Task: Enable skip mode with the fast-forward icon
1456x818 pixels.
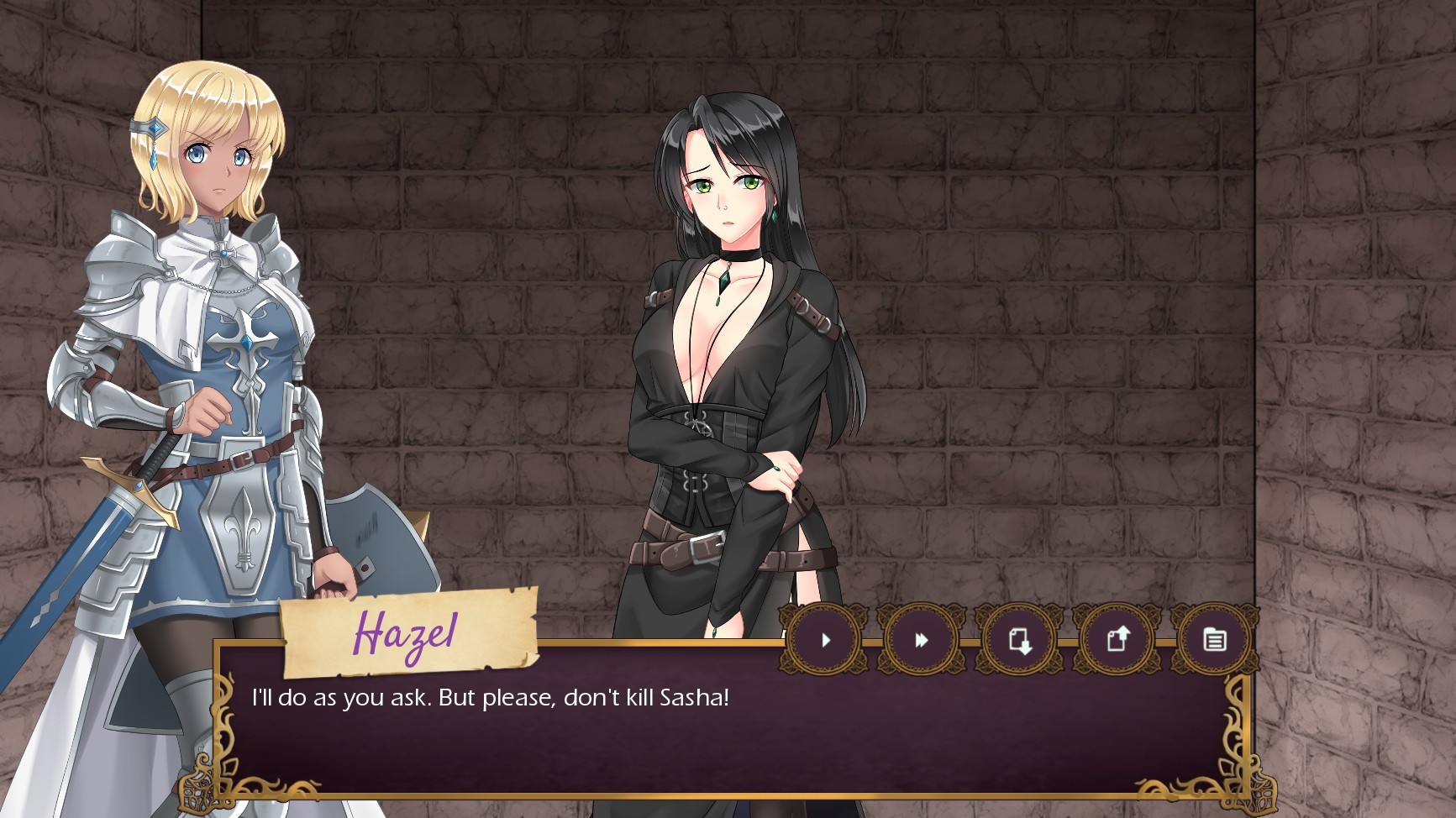Action: [921, 639]
